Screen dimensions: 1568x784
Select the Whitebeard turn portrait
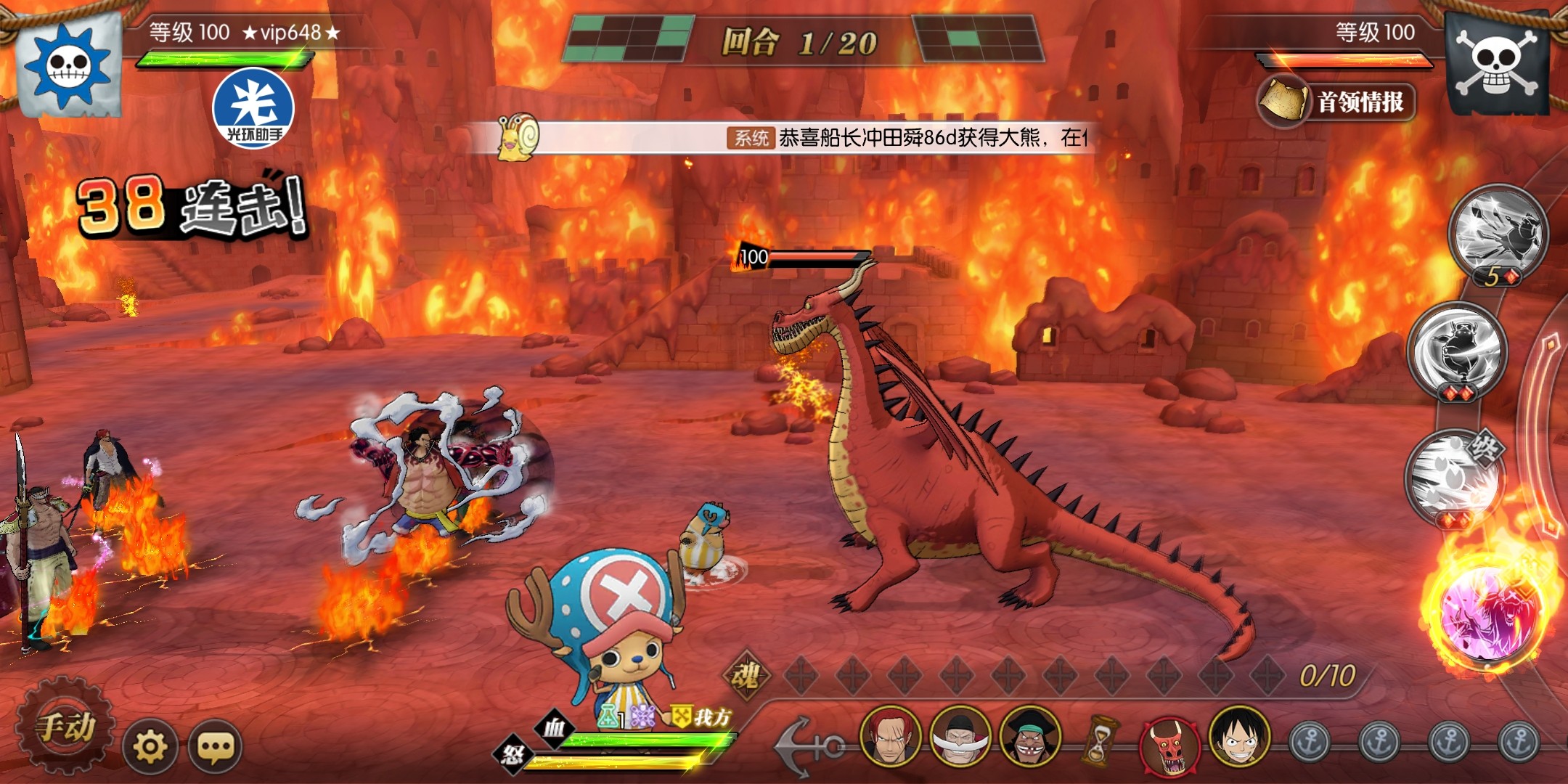(x=960, y=737)
